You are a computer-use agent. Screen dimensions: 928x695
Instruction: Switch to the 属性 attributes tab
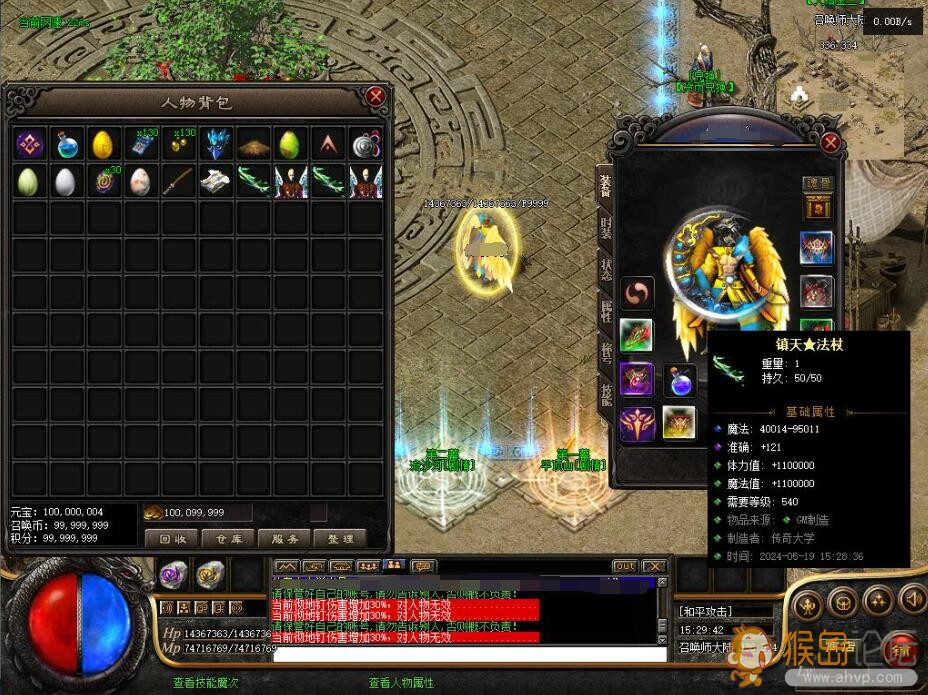coord(606,311)
